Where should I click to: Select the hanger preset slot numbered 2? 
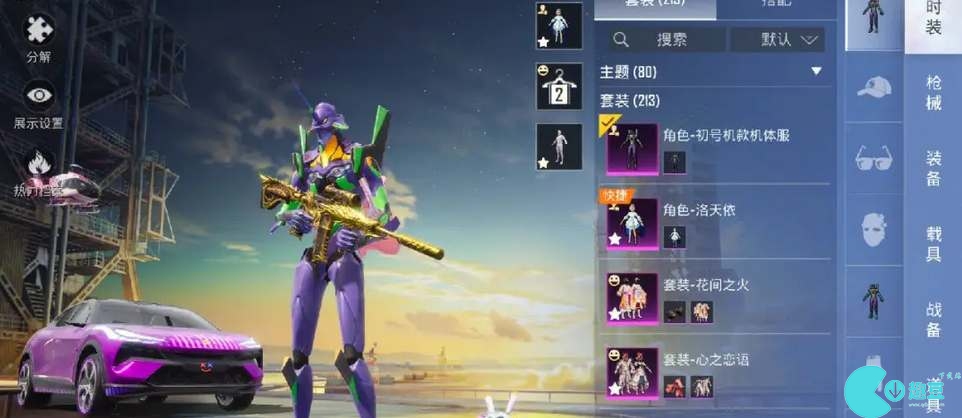click(x=558, y=87)
